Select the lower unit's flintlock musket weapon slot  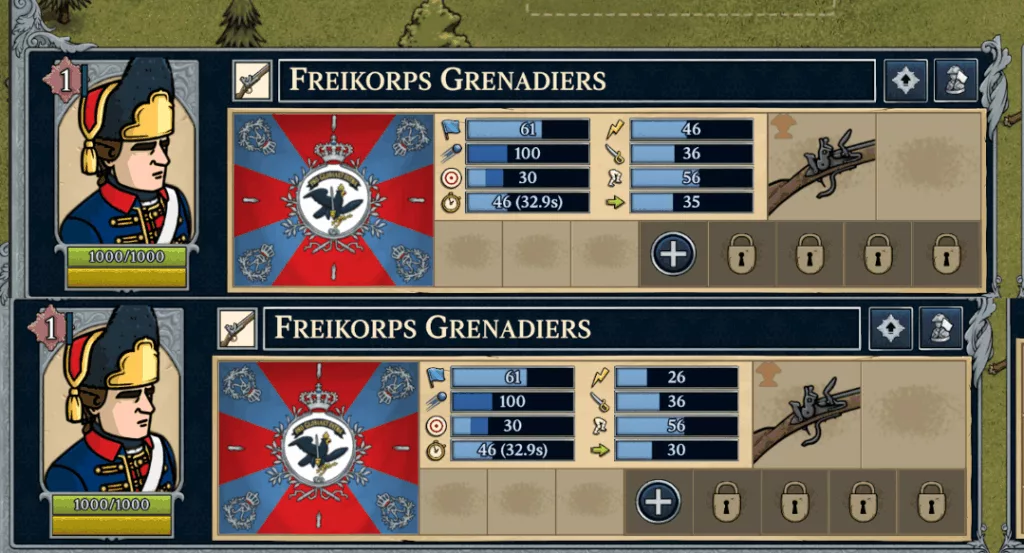[807, 413]
